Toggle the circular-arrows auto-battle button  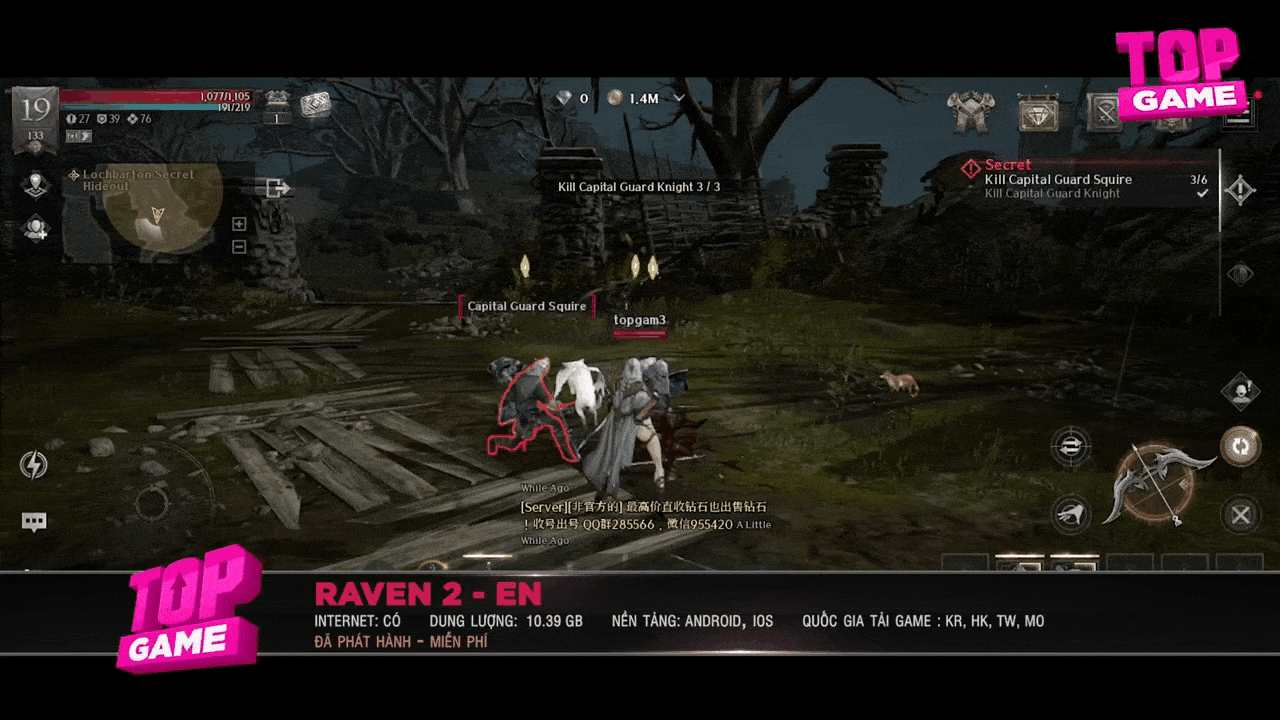(1240, 446)
